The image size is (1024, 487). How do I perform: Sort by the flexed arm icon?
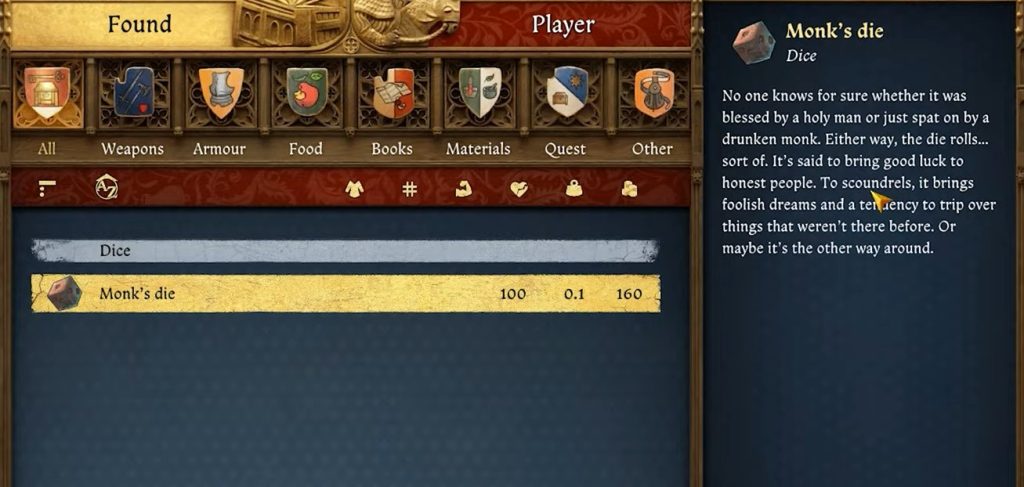tap(463, 188)
